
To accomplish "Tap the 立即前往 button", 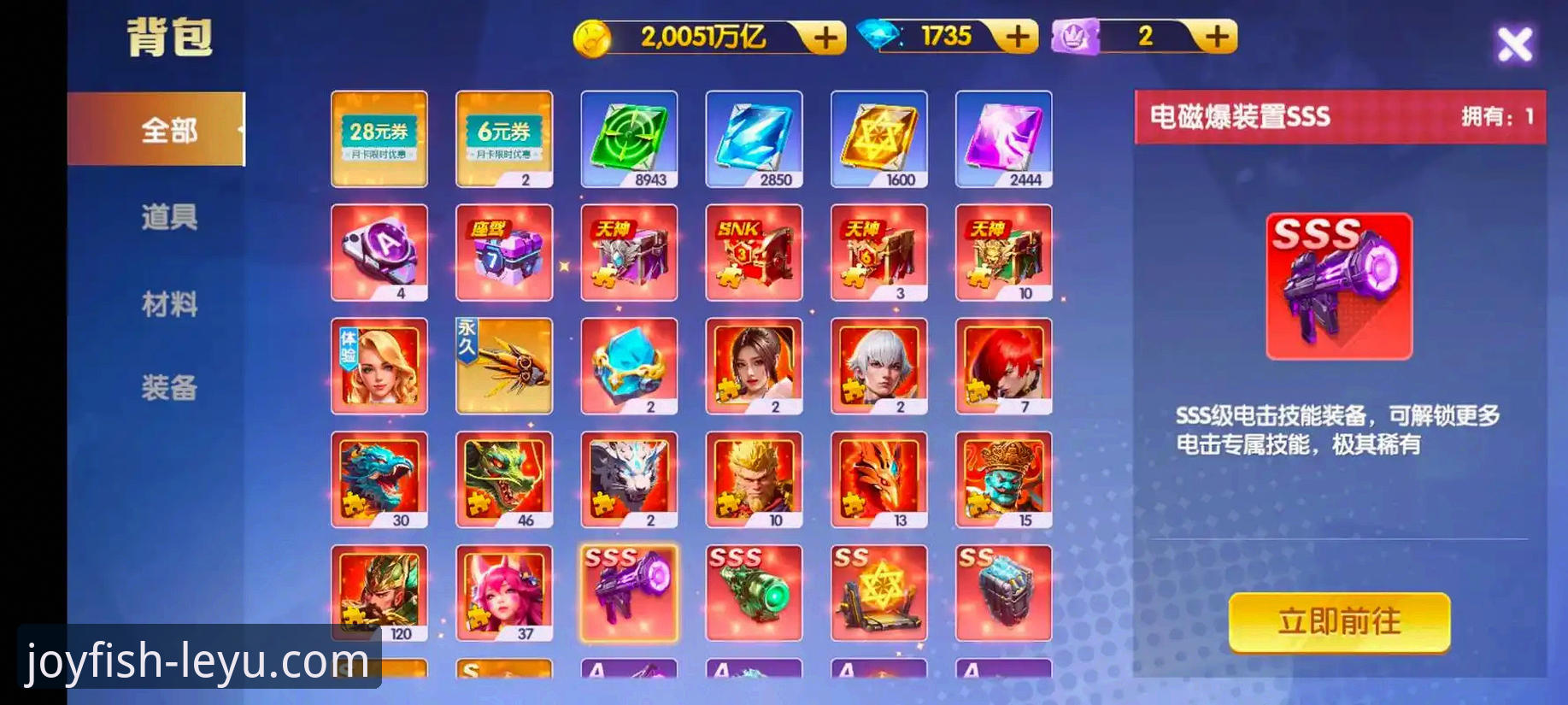I will 1338,622.
